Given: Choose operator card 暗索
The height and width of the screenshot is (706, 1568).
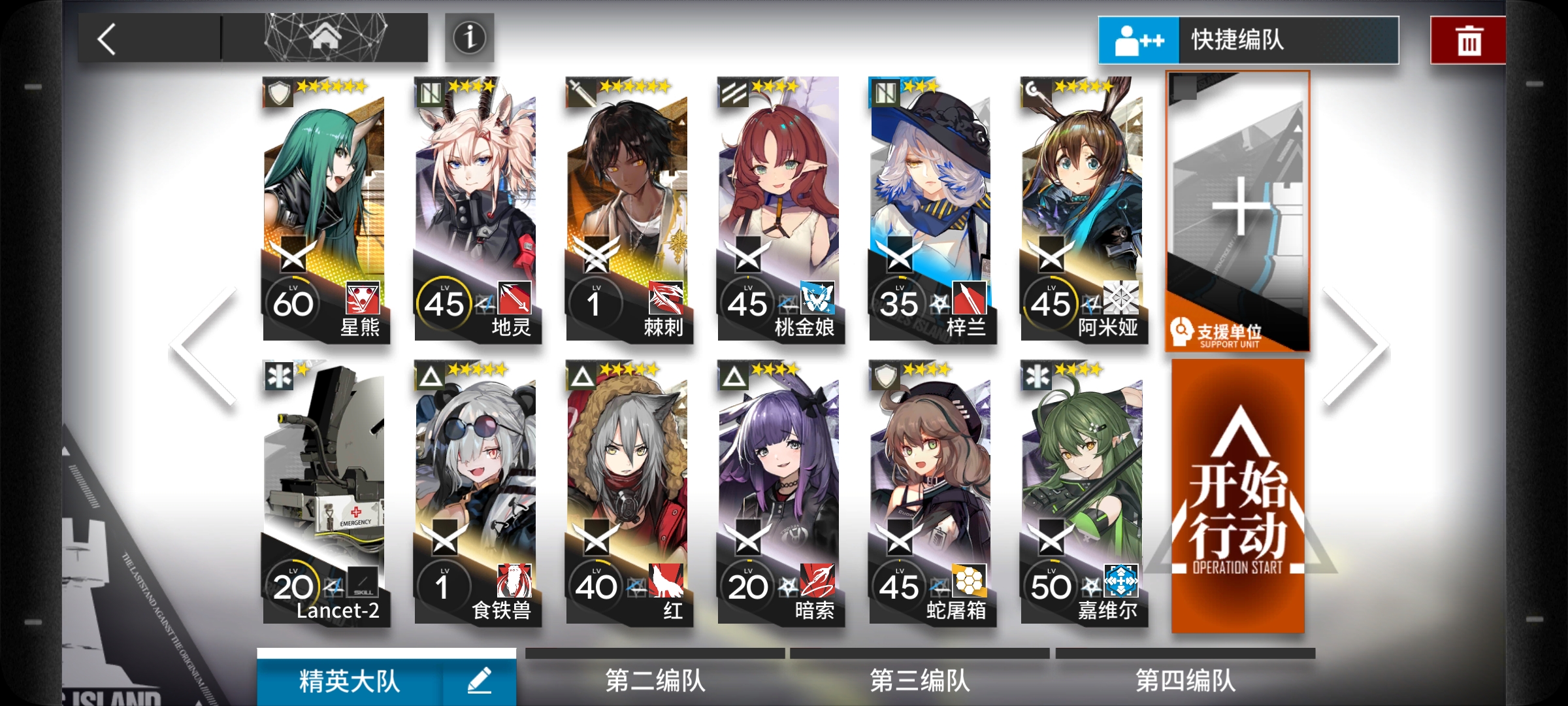Looking at the screenshot, I should coord(780,494).
